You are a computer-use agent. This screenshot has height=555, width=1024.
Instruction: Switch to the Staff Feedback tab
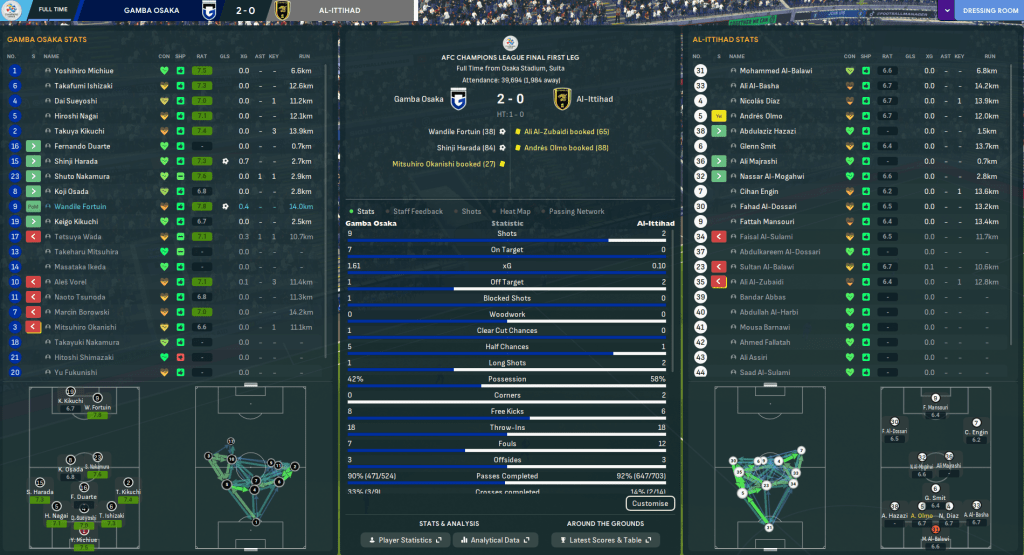418,211
